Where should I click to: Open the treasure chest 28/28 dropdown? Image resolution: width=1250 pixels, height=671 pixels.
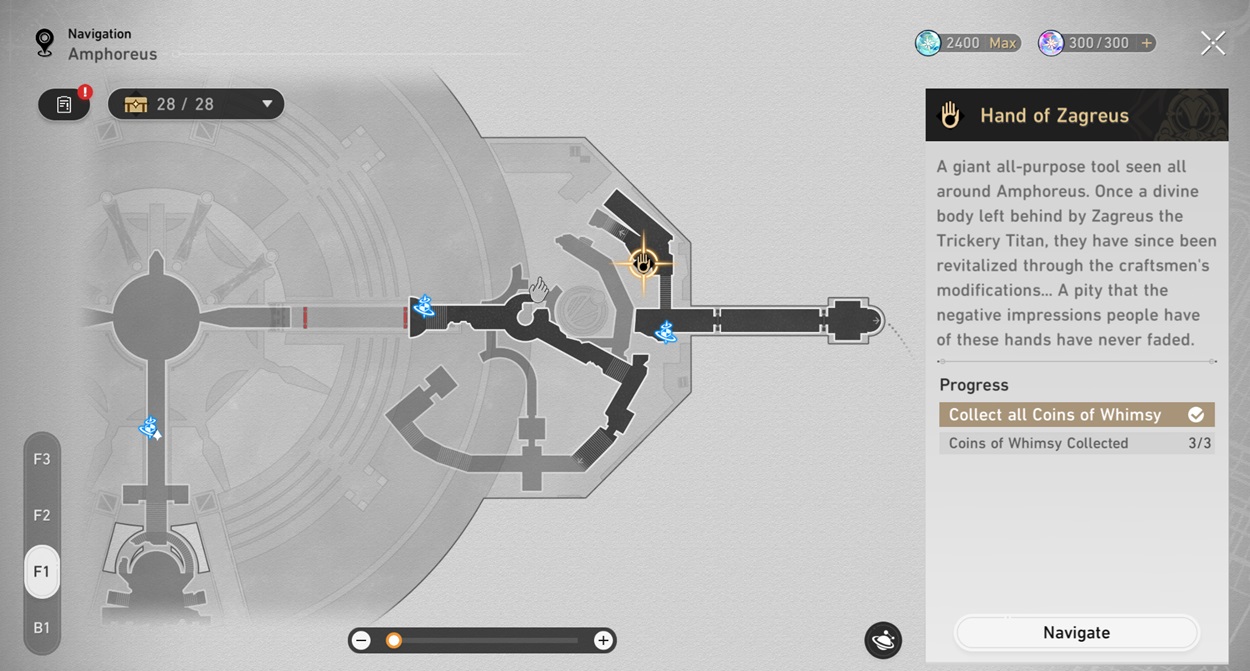click(196, 104)
